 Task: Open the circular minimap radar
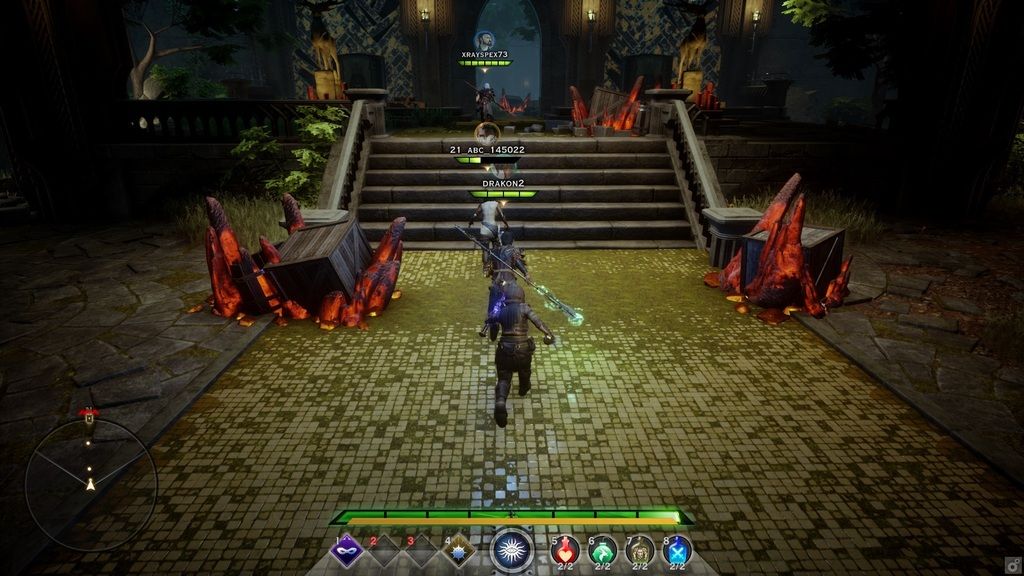pos(90,484)
